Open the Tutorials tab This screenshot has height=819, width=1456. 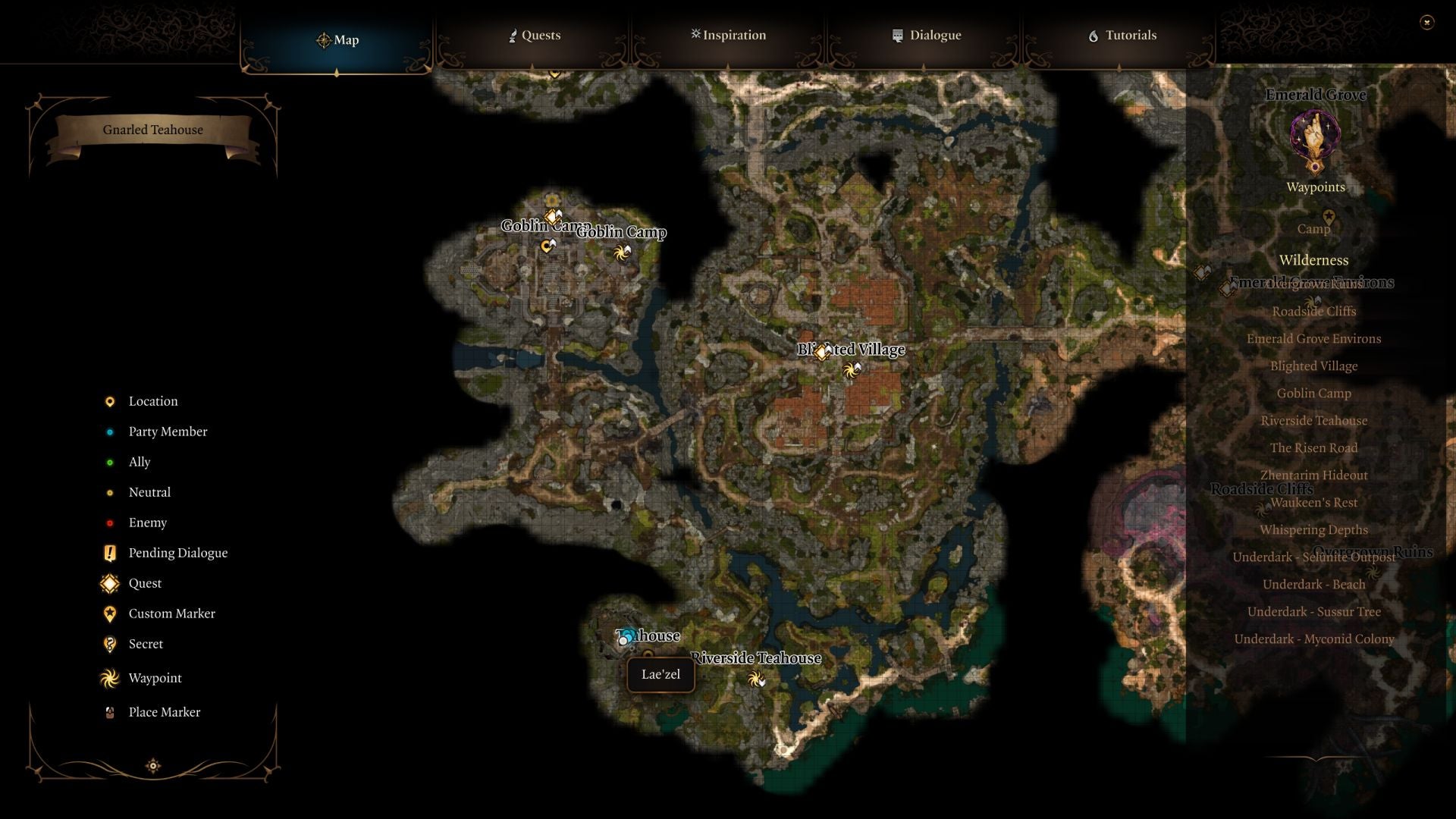1123,35
